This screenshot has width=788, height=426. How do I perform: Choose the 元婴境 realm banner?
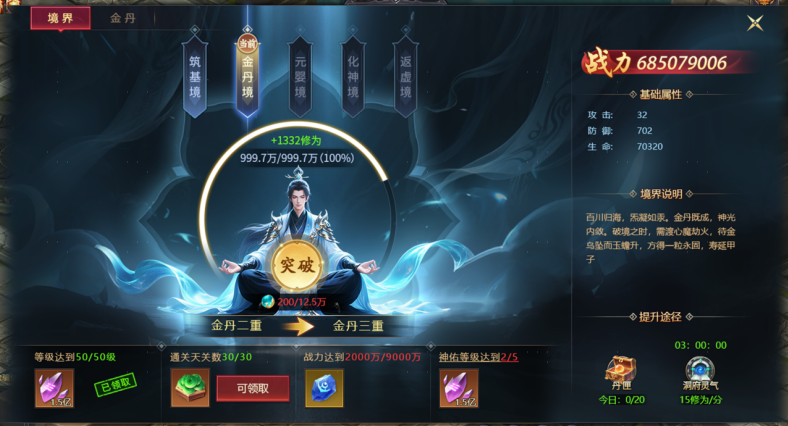coord(299,74)
